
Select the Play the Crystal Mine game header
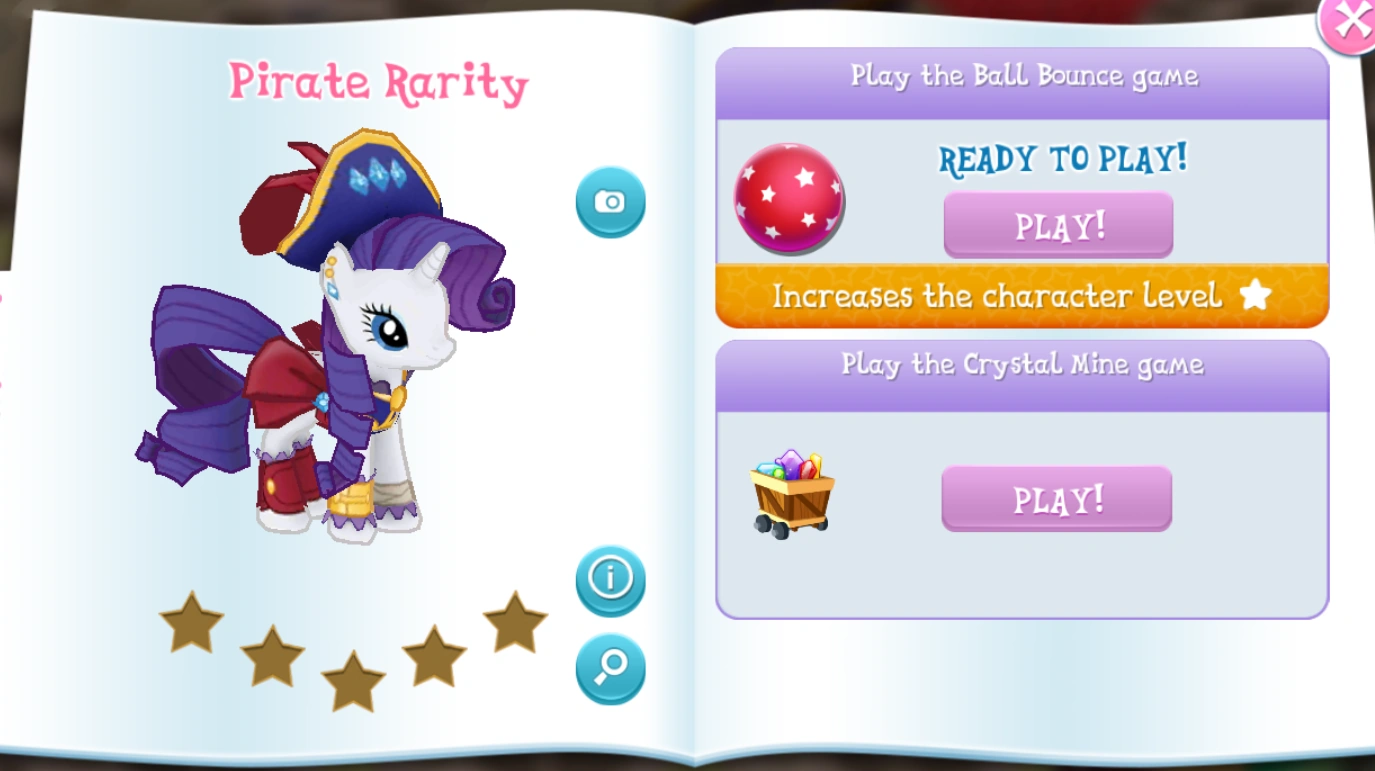click(1021, 364)
